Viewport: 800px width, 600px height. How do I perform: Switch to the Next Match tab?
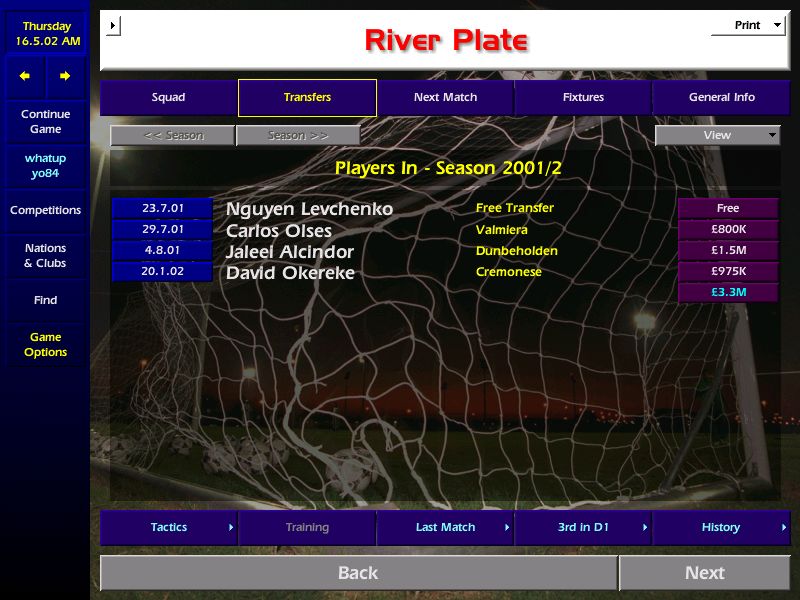(x=445, y=98)
